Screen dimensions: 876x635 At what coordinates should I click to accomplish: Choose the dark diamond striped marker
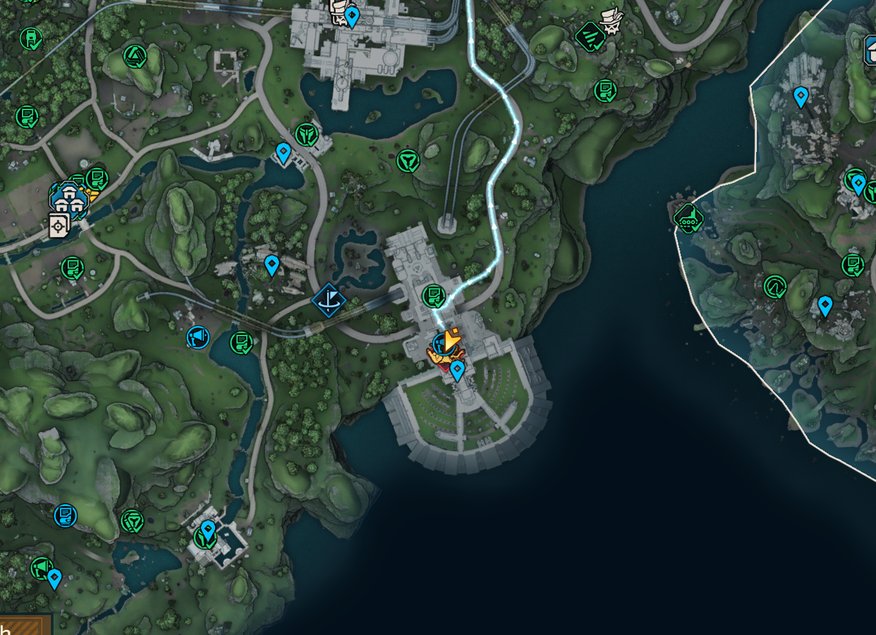click(x=589, y=38)
